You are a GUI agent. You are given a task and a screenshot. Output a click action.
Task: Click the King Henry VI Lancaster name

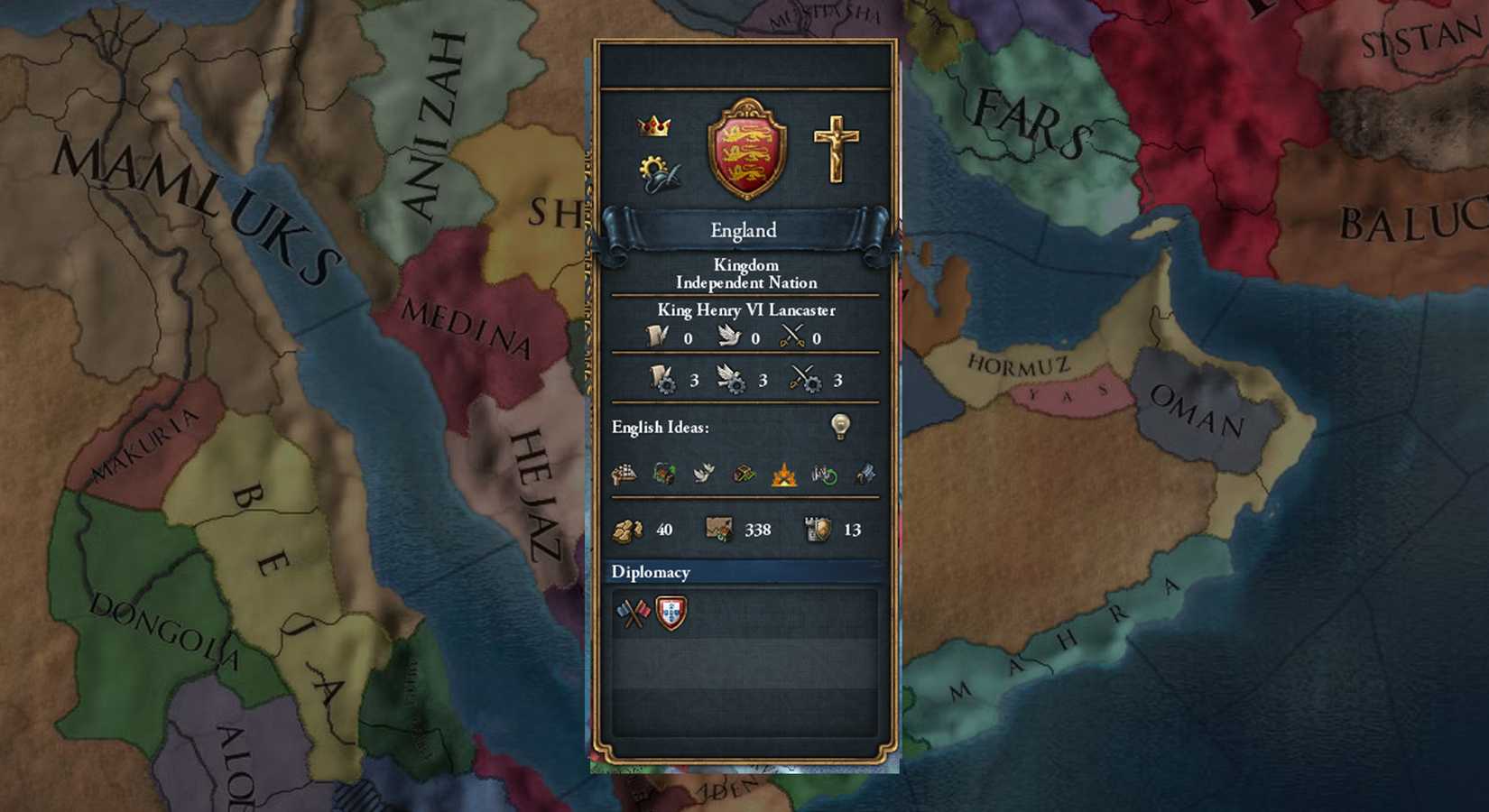tap(744, 309)
